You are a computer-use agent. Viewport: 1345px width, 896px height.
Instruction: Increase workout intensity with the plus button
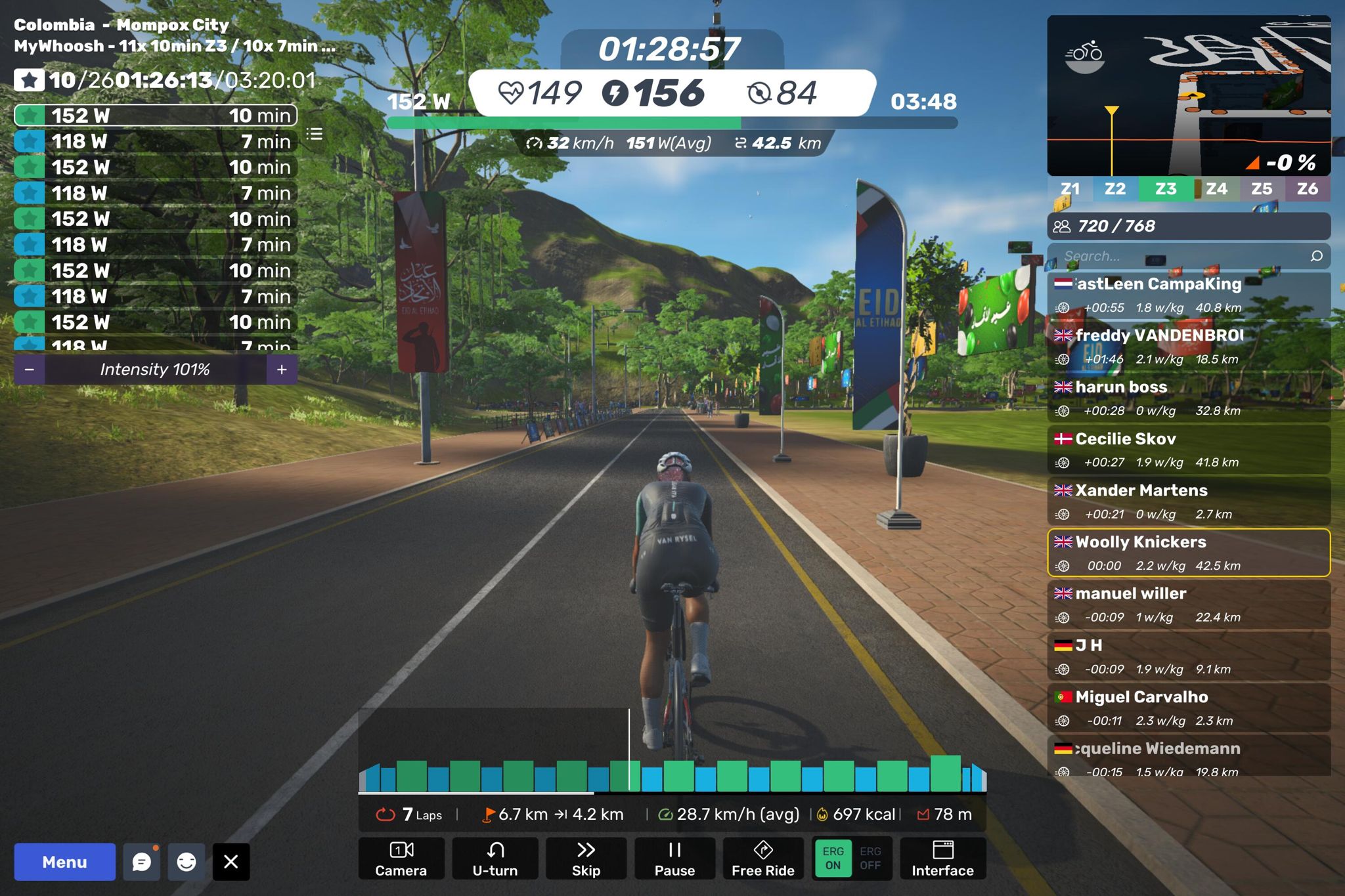tap(282, 370)
